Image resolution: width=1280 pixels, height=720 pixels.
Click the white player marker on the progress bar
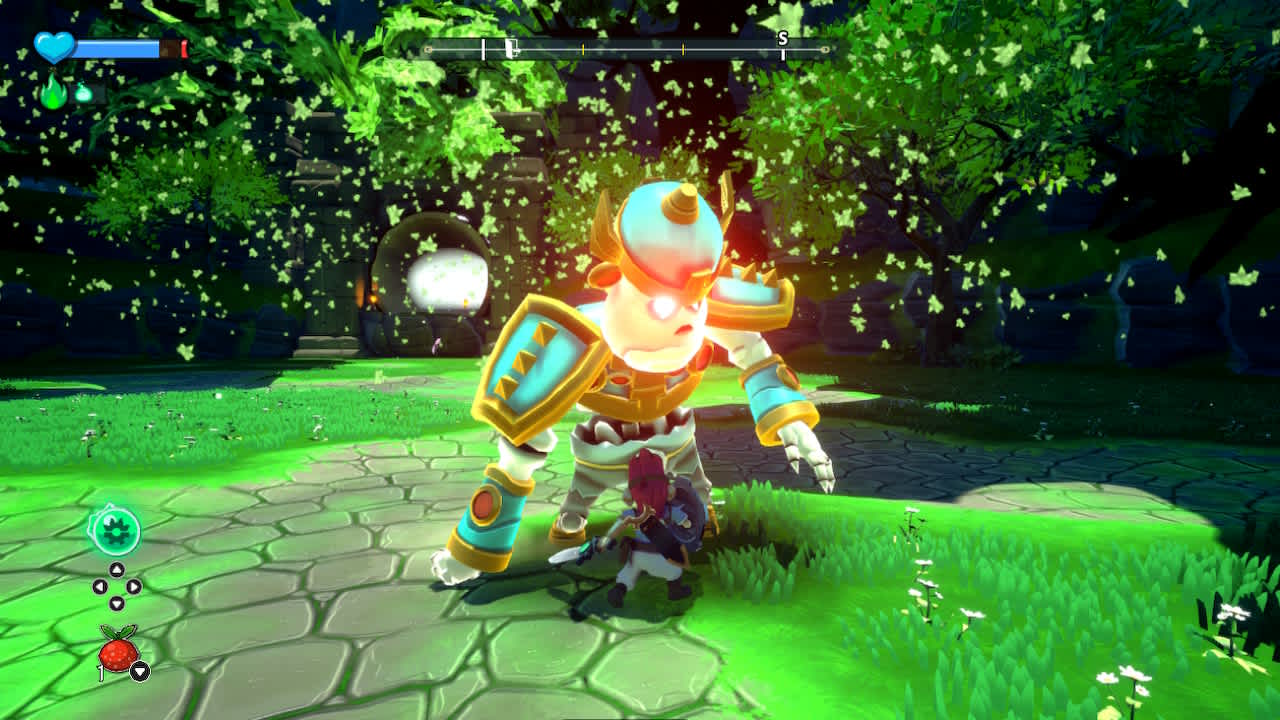coord(484,48)
